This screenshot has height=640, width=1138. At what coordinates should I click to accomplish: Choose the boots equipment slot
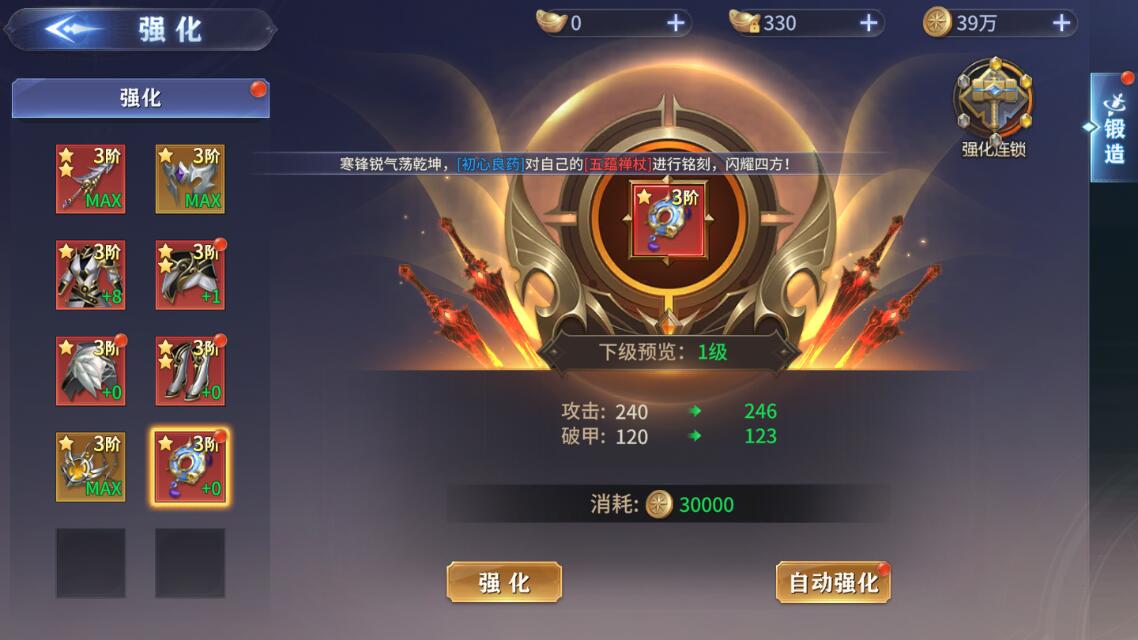pyautogui.click(x=190, y=371)
